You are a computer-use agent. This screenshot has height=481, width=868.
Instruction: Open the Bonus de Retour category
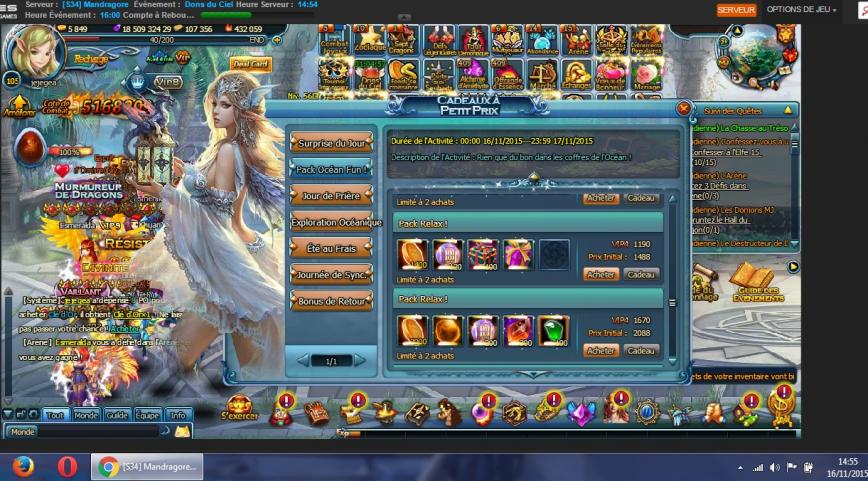(x=330, y=300)
